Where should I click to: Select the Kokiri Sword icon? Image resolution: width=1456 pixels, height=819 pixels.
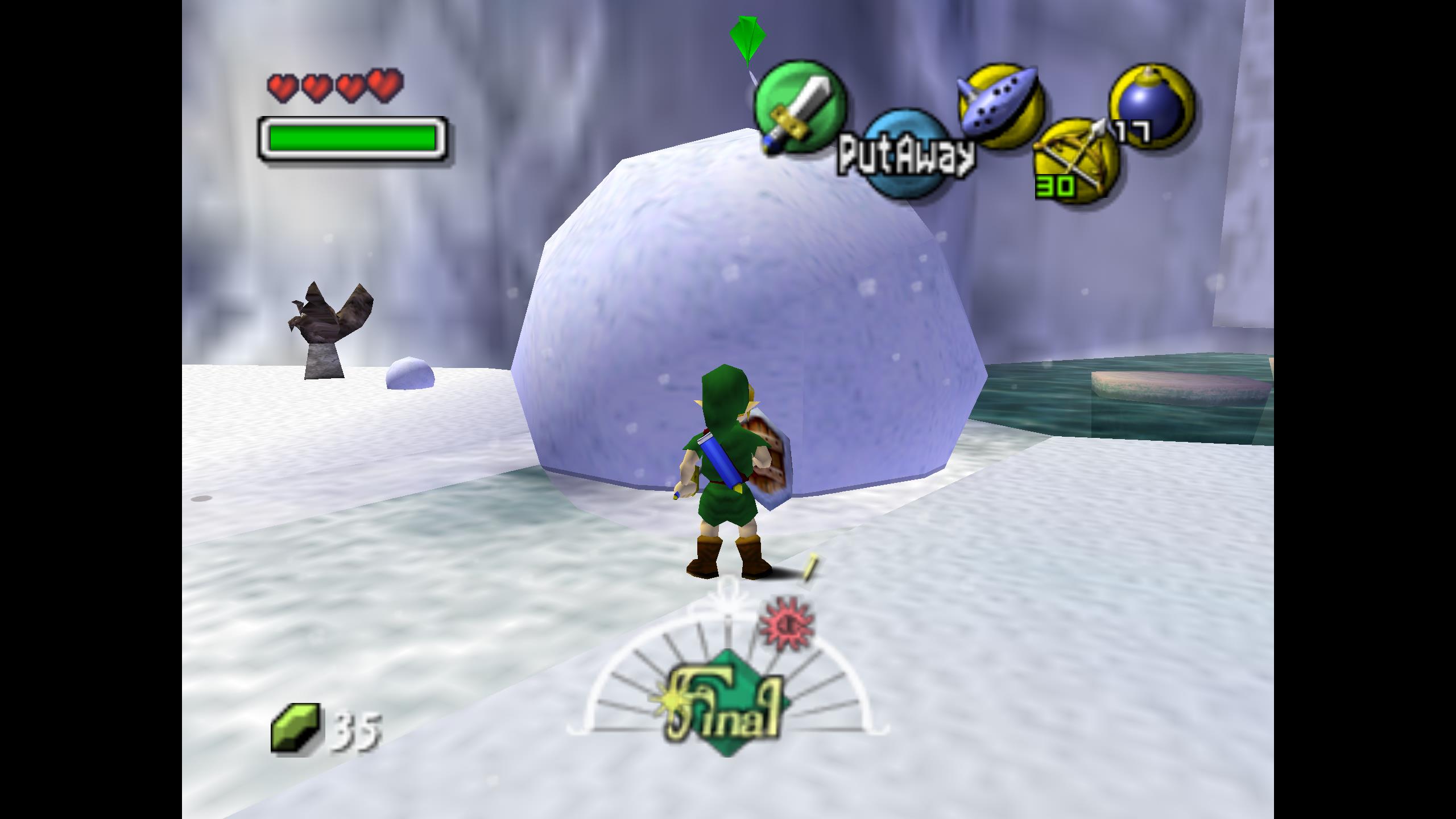point(800,107)
